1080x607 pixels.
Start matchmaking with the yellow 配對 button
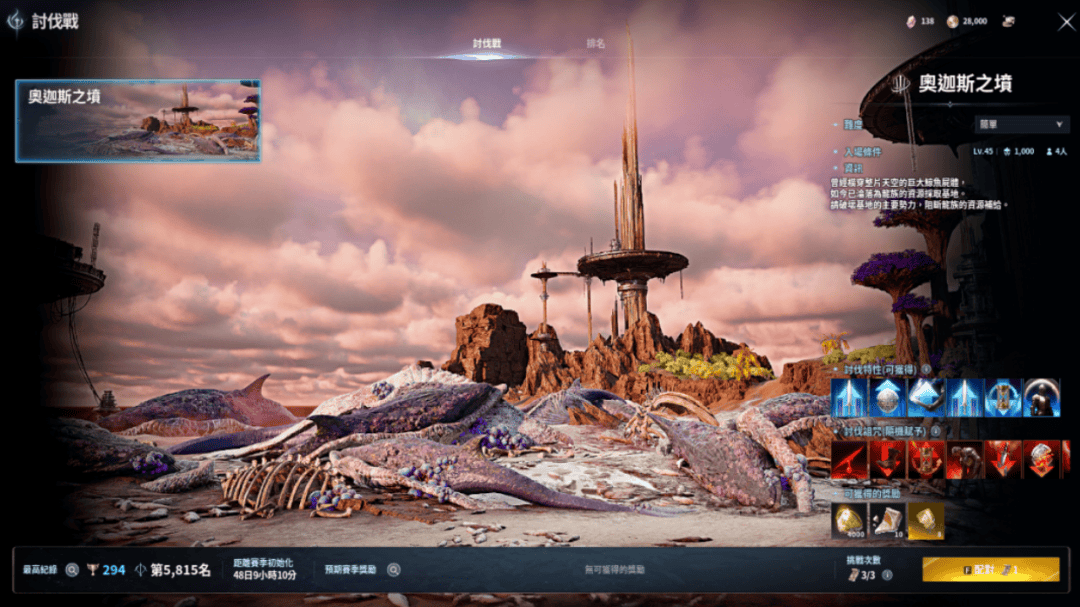click(990, 569)
